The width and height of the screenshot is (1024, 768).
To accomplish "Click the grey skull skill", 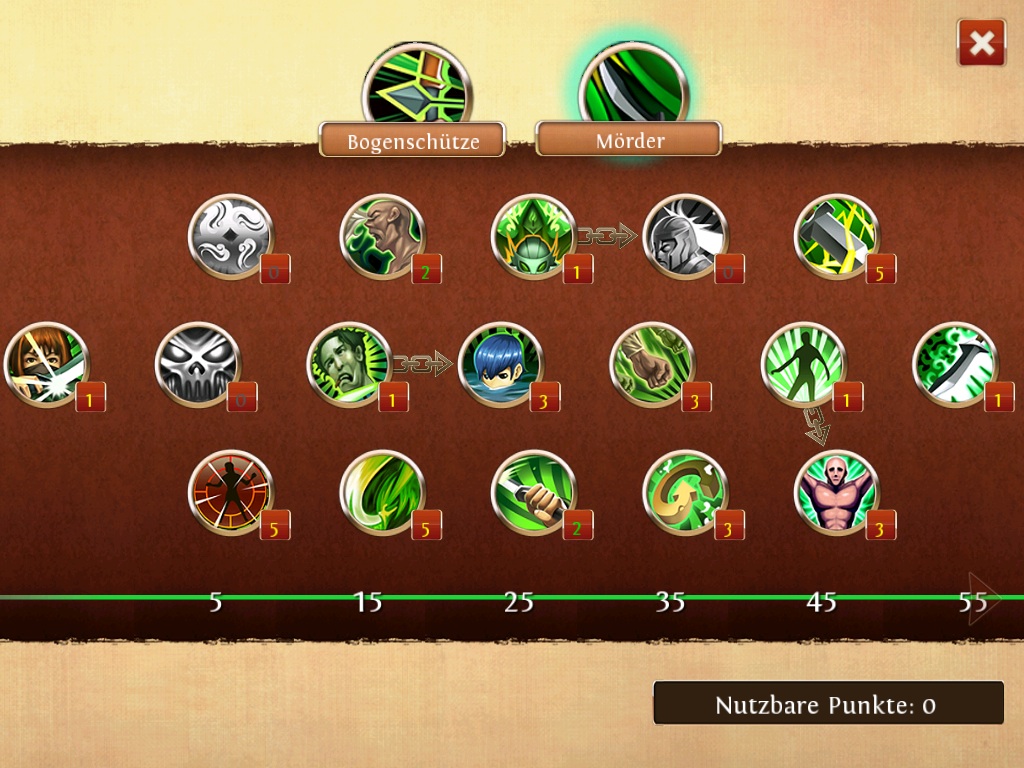I will (x=198, y=364).
